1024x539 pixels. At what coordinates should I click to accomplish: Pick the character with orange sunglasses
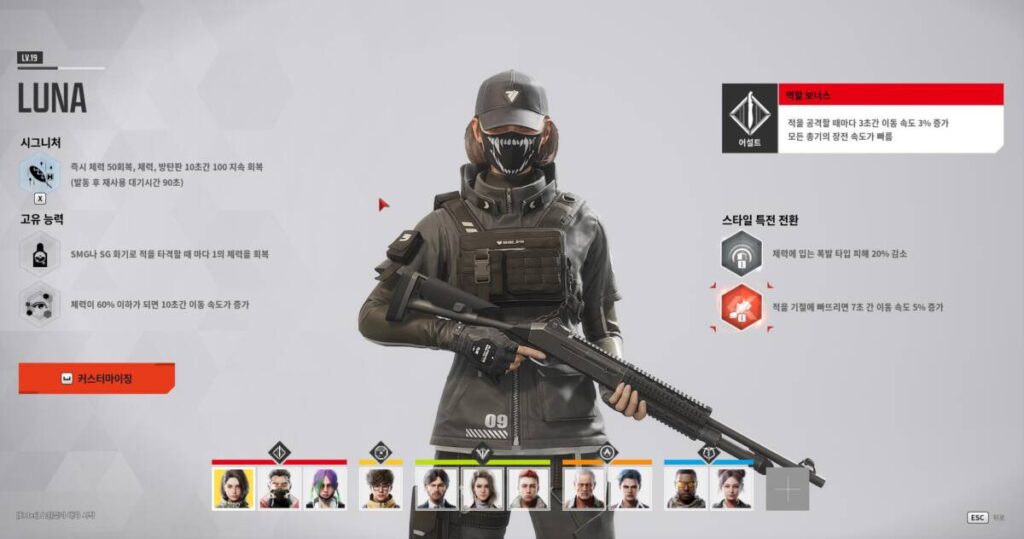click(685, 488)
